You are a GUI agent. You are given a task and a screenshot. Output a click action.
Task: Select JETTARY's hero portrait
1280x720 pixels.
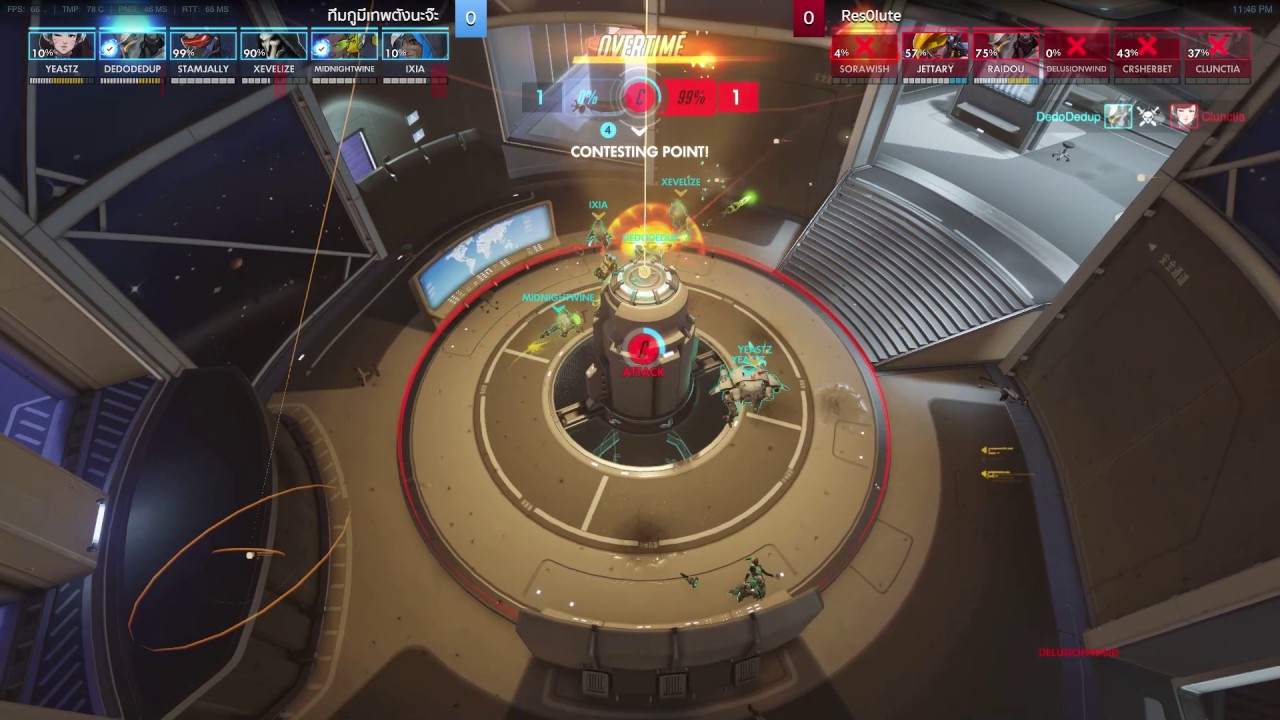click(x=935, y=47)
